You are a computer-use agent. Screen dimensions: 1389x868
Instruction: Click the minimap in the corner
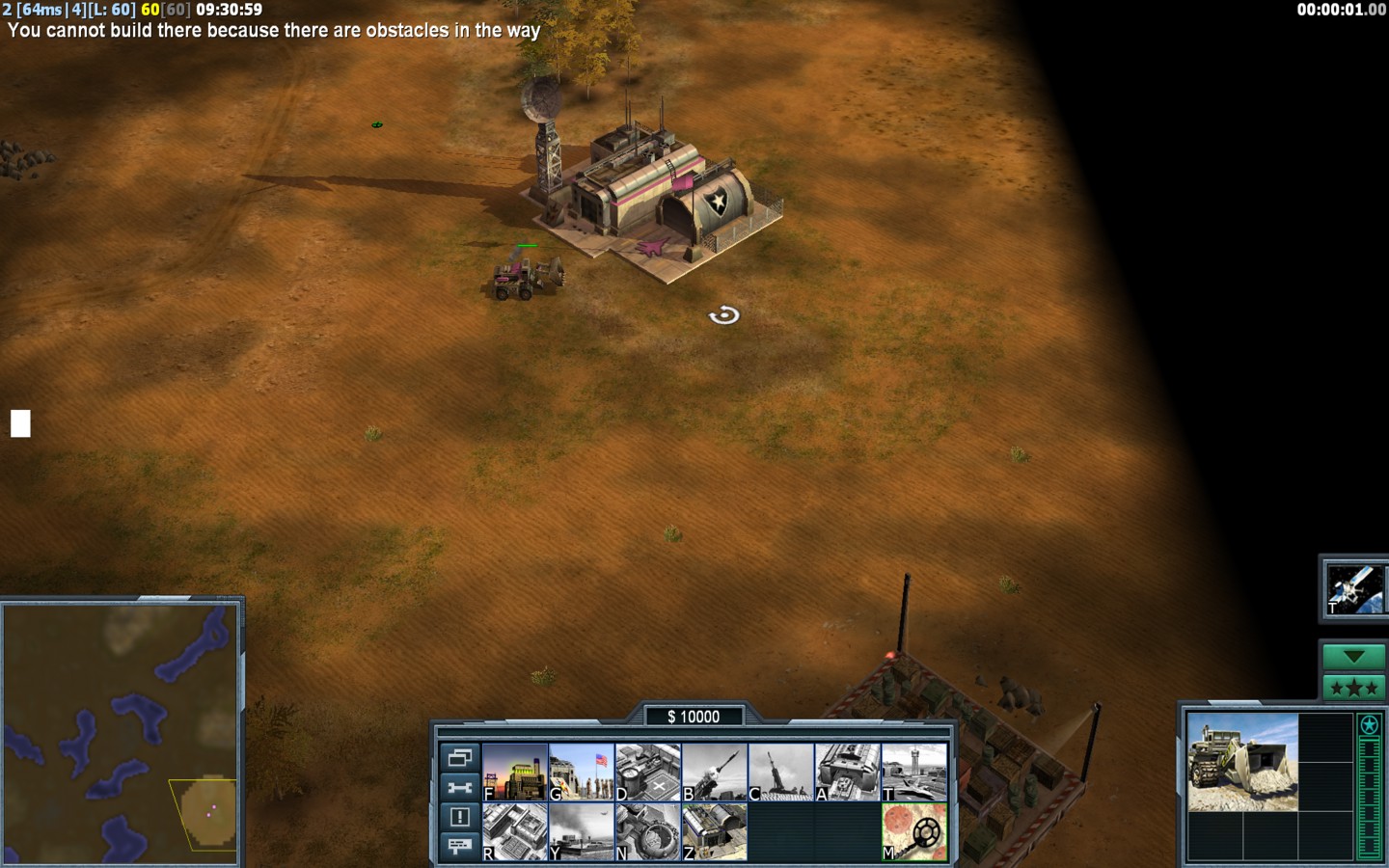click(x=121, y=731)
